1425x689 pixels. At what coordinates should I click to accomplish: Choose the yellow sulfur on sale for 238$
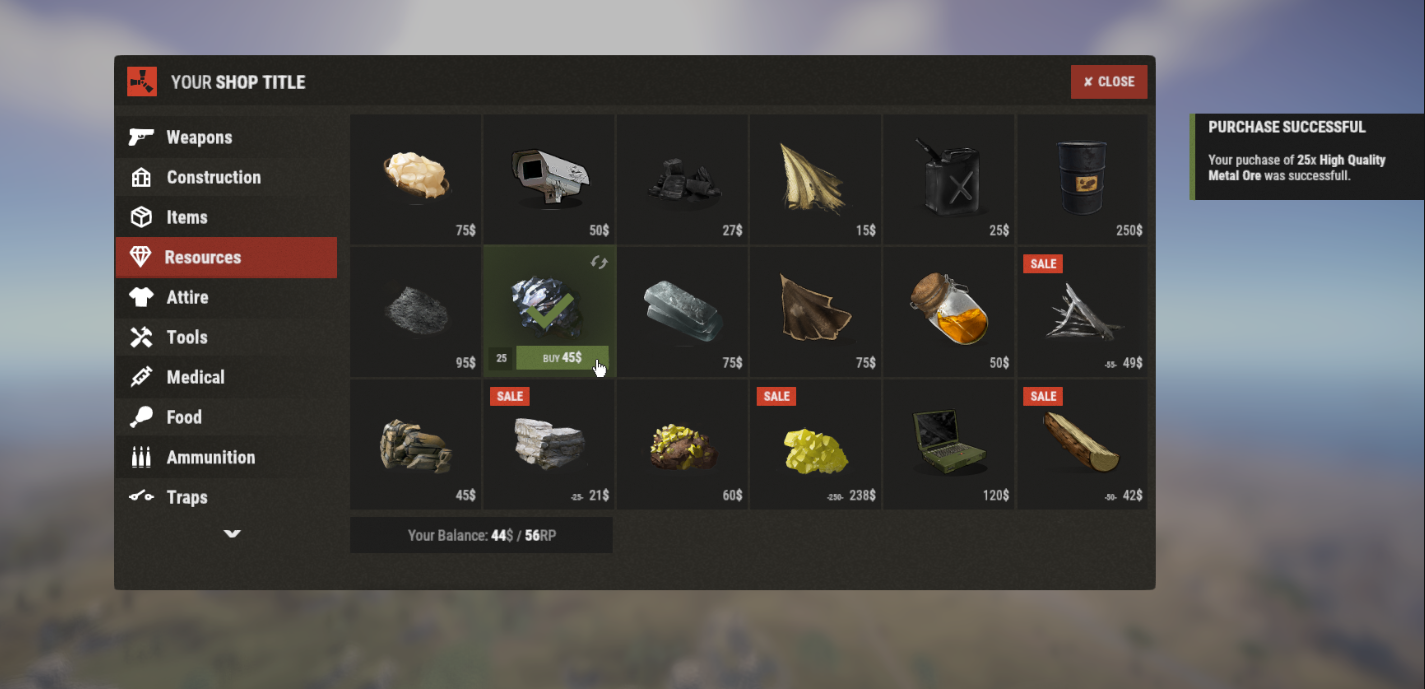(x=815, y=443)
